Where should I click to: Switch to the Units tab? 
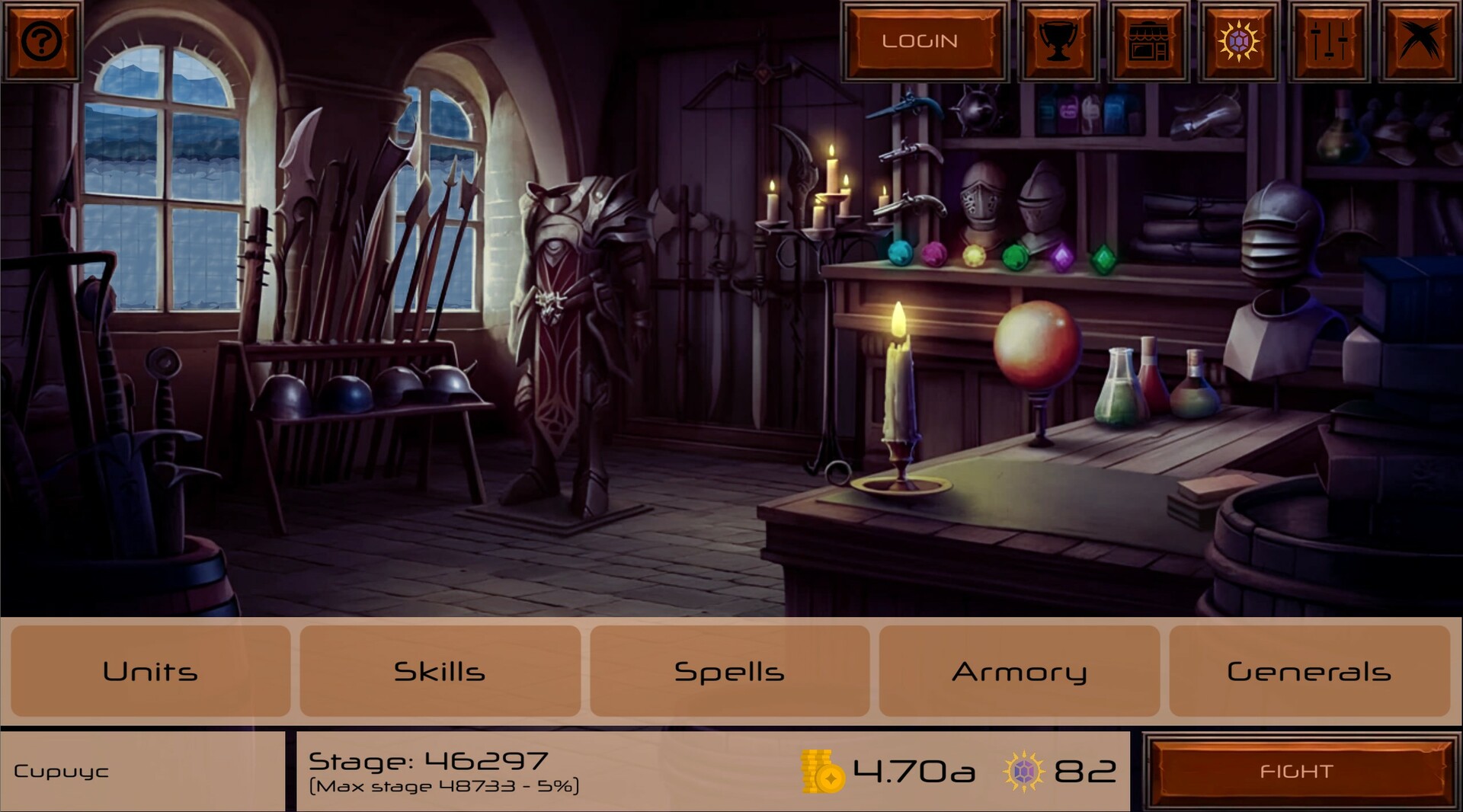point(150,672)
